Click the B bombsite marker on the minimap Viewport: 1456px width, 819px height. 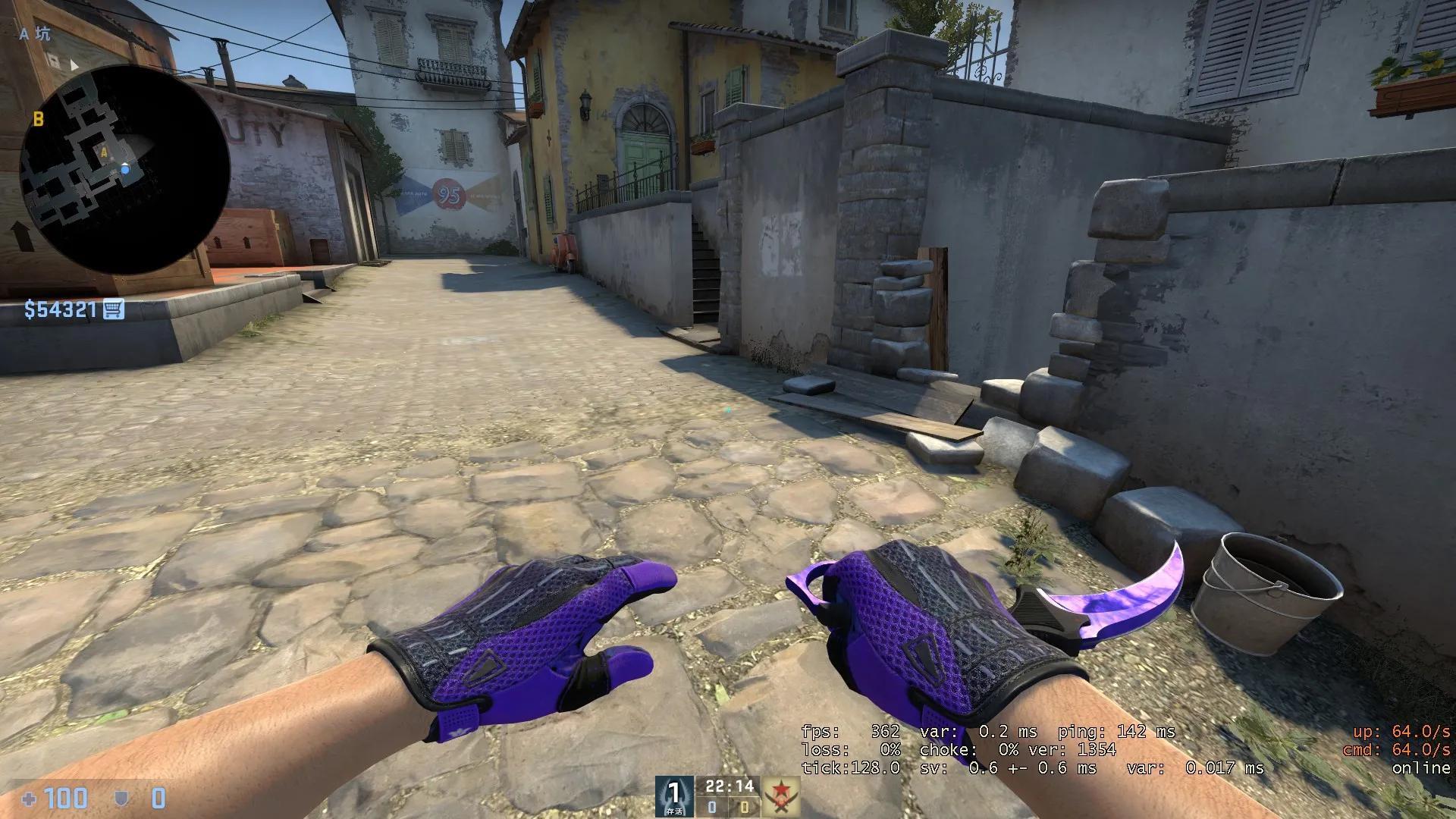(38, 119)
